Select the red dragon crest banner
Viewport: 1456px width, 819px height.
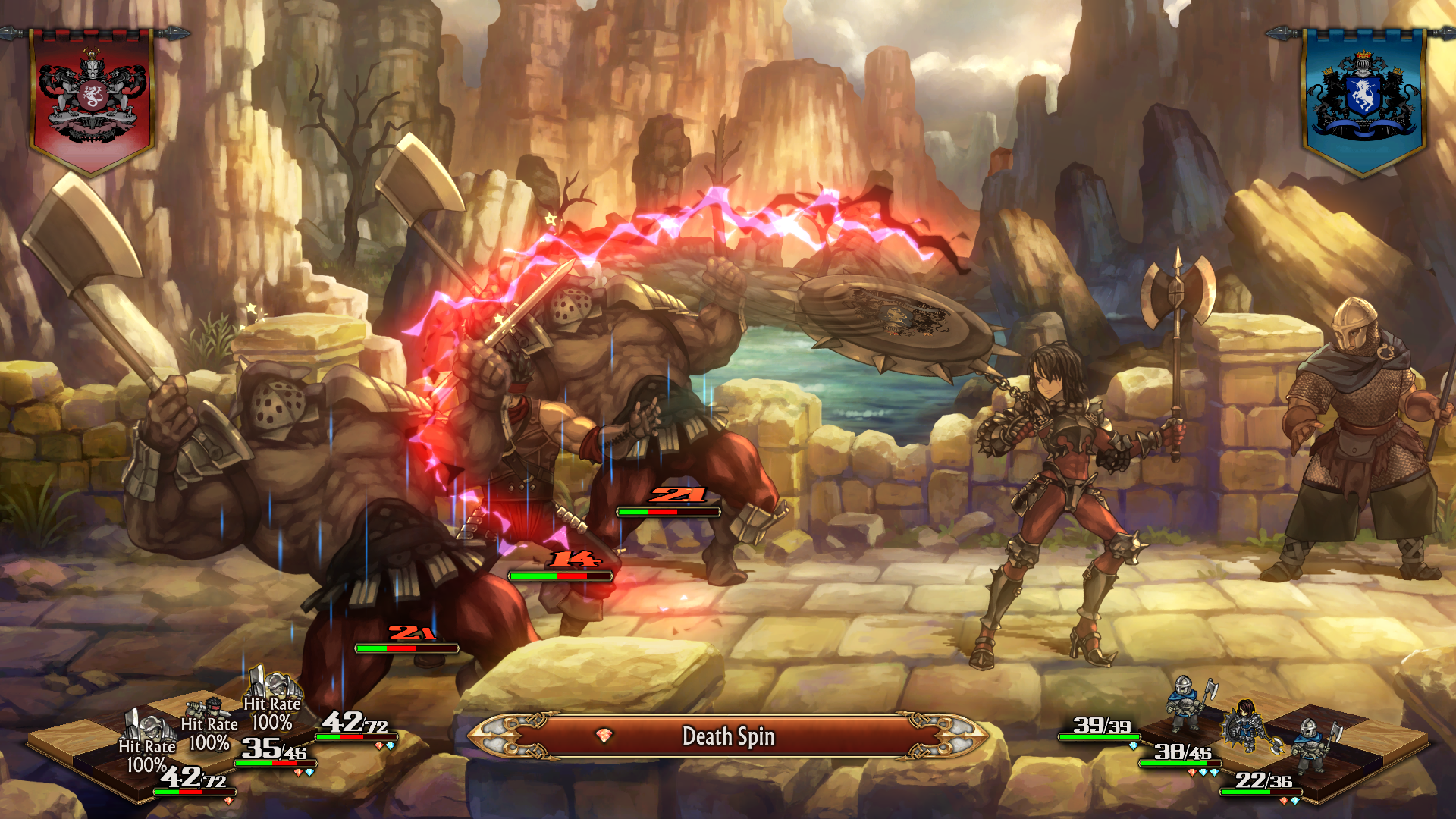(x=92, y=100)
